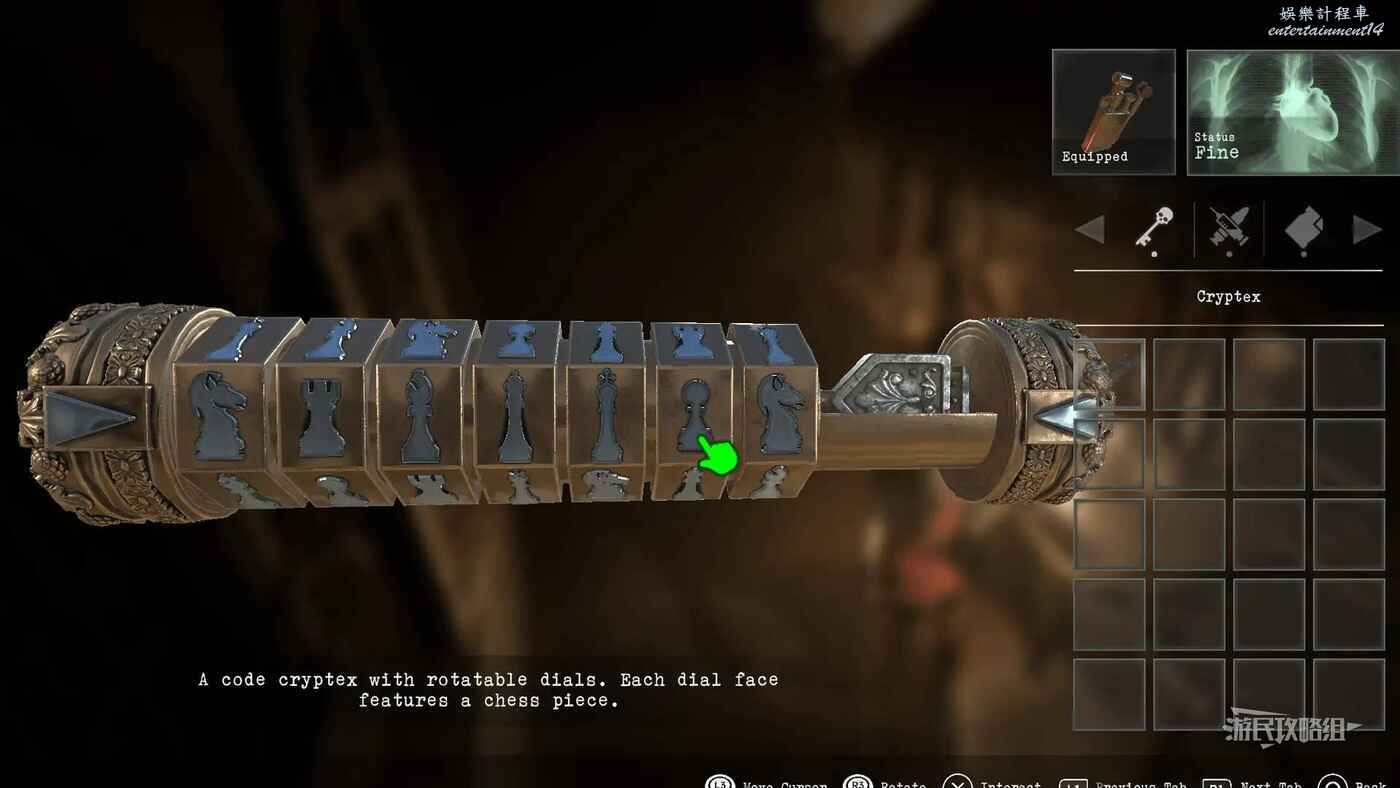Click the cryptex dial showing the pawn
The width and height of the screenshot is (1400, 788).
pyautogui.click(x=690, y=412)
